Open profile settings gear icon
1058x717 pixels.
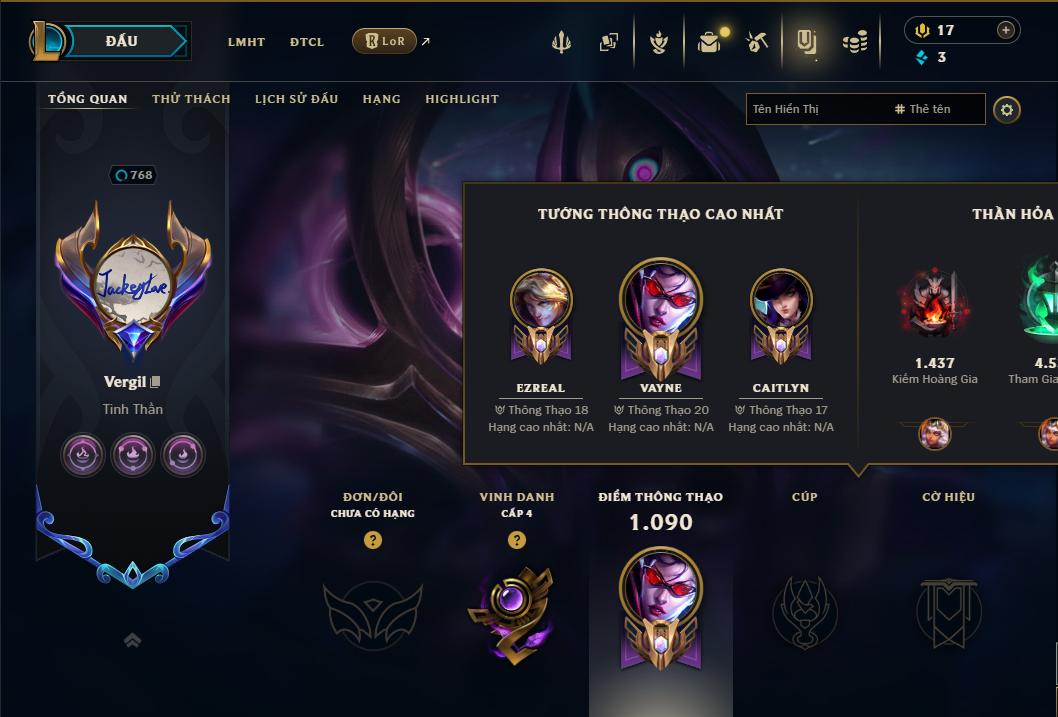pyautogui.click(x=1007, y=109)
